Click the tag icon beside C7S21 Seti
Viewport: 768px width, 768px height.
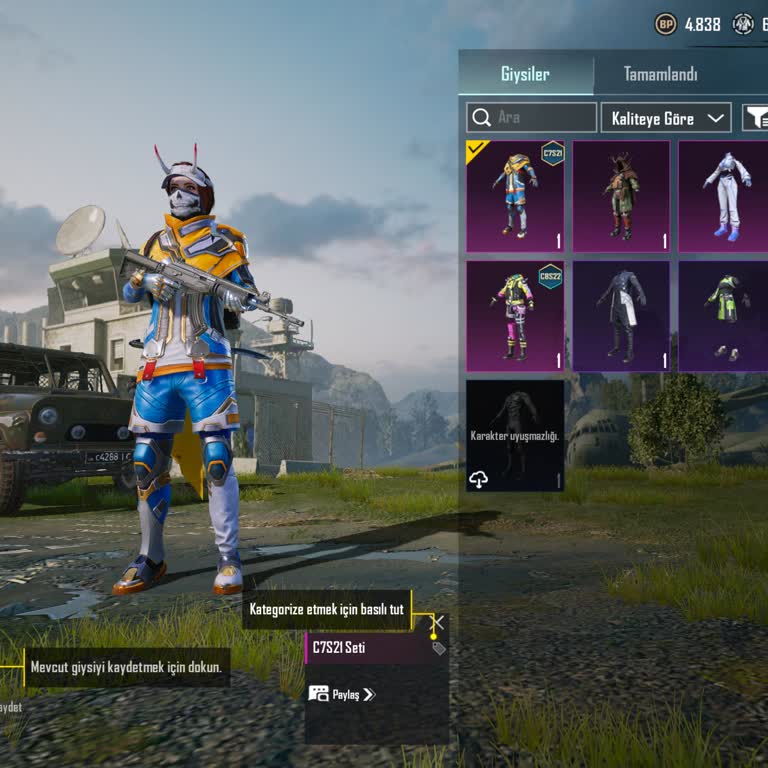coord(438,648)
